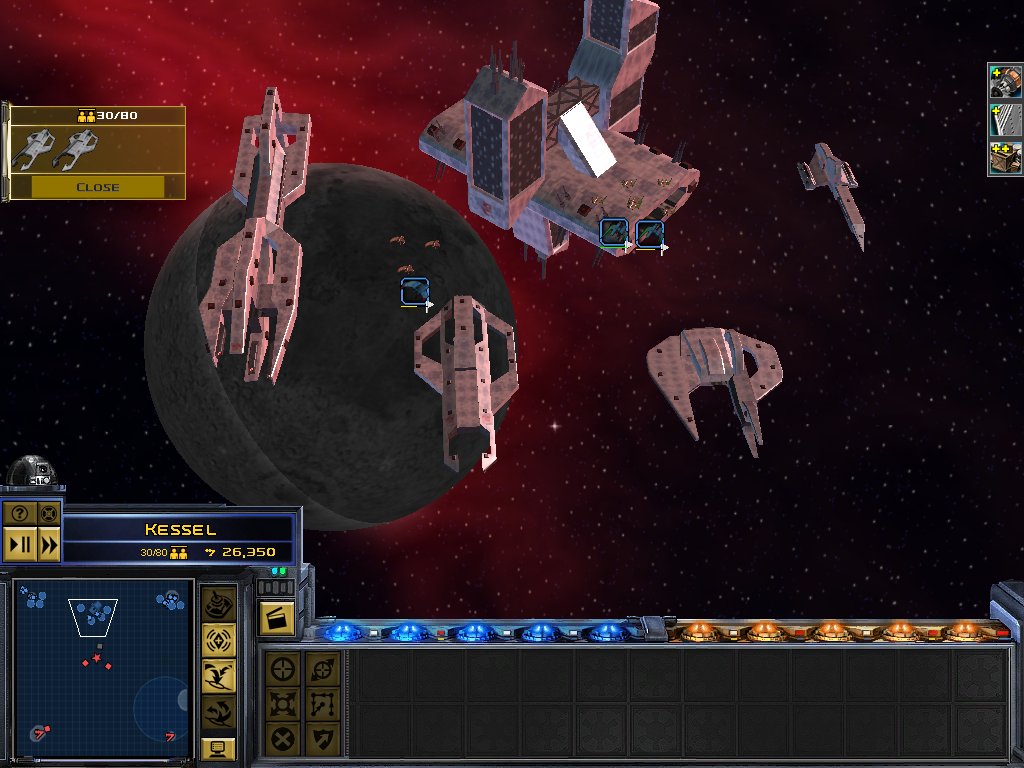This screenshot has width=1024, height=768.
Task: Click the tactical minimap
Action: (x=102, y=665)
